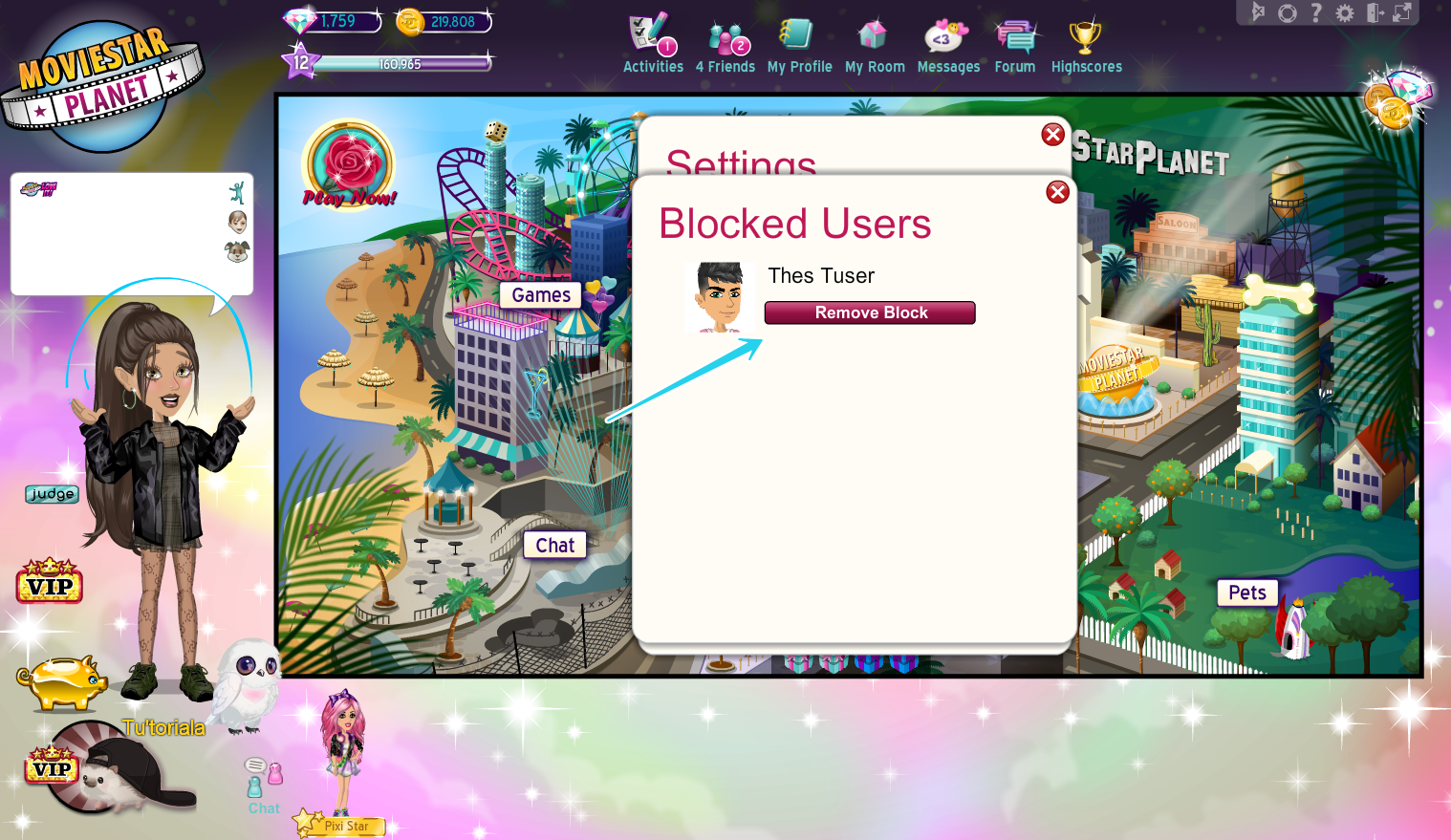View the Highscores trophy
This screenshot has width=1451, height=840.
(x=1086, y=40)
